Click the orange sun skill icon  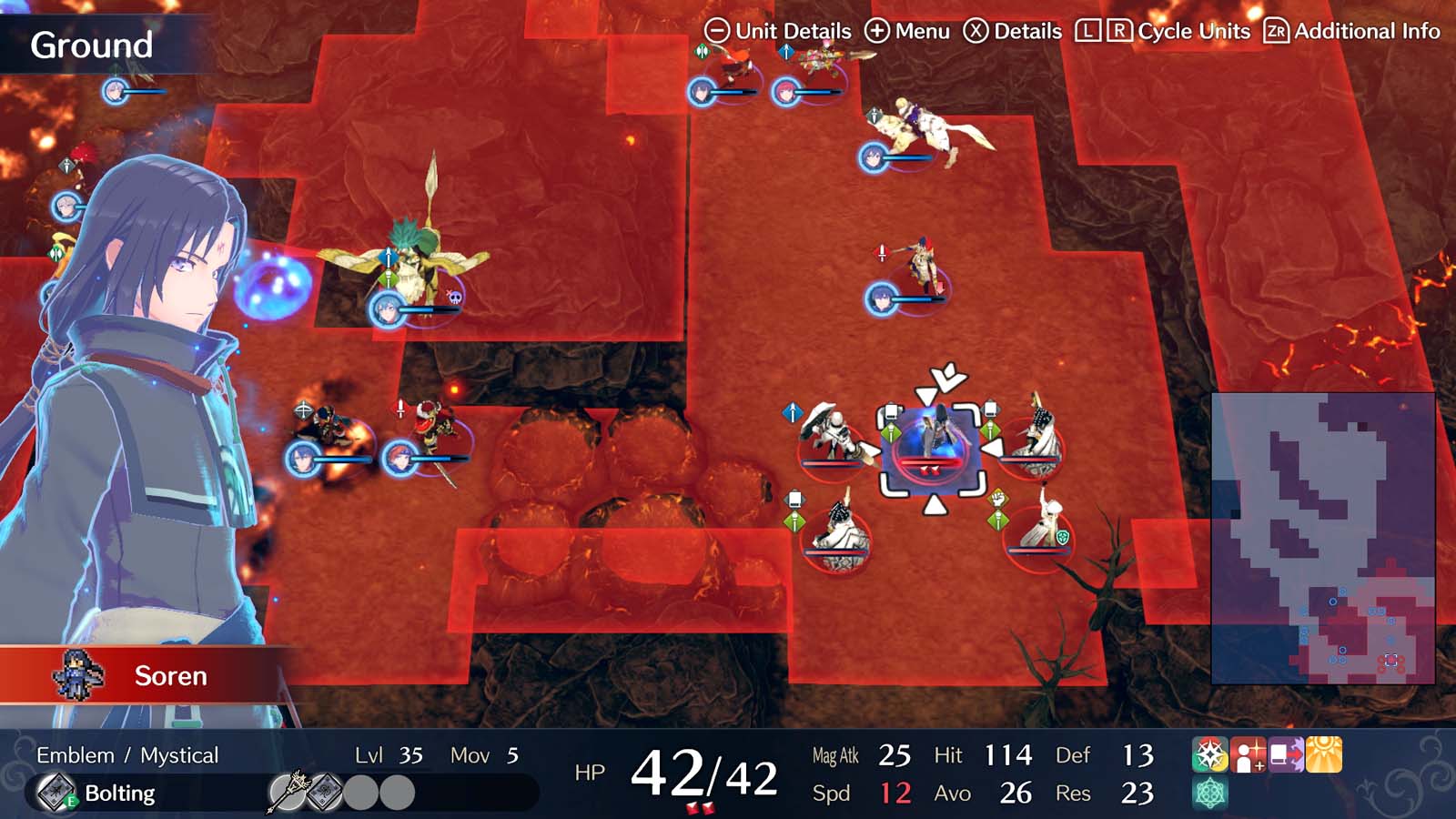click(x=1323, y=754)
